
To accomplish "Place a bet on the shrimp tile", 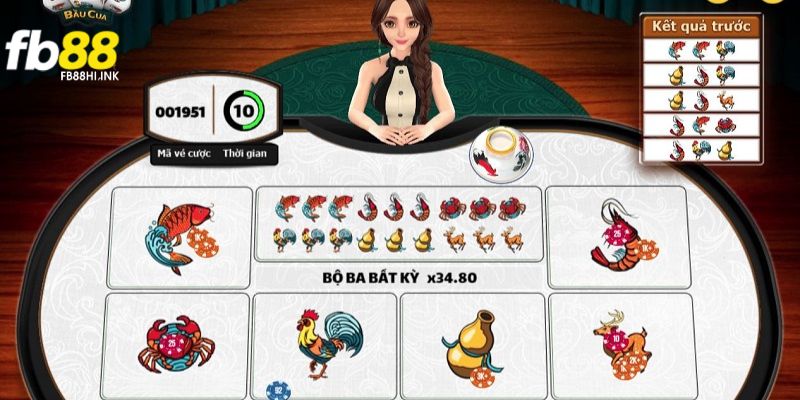I will pyautogui.click(x=617, y=236).
